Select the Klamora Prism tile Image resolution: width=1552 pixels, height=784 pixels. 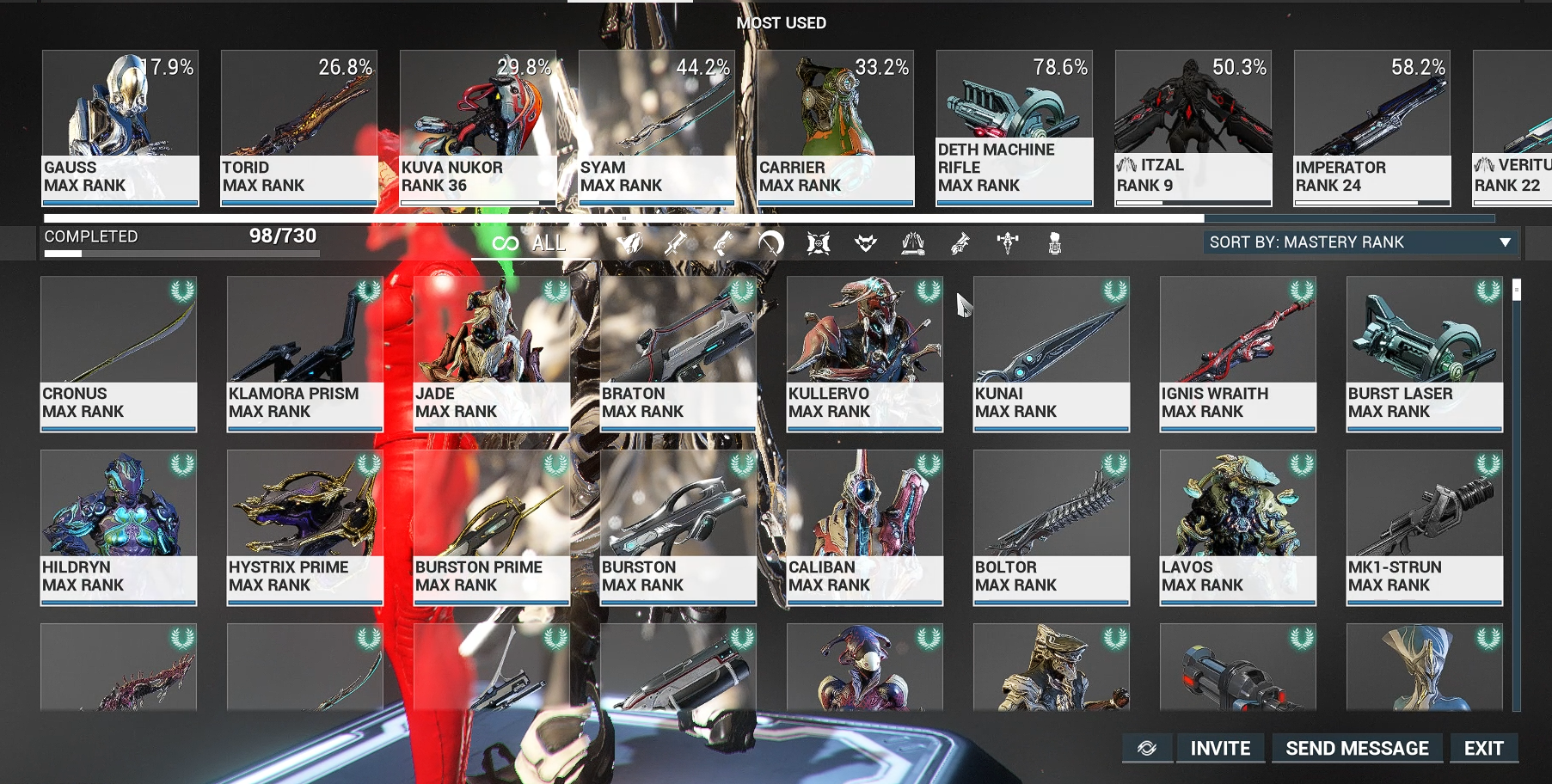coord(305,353)
